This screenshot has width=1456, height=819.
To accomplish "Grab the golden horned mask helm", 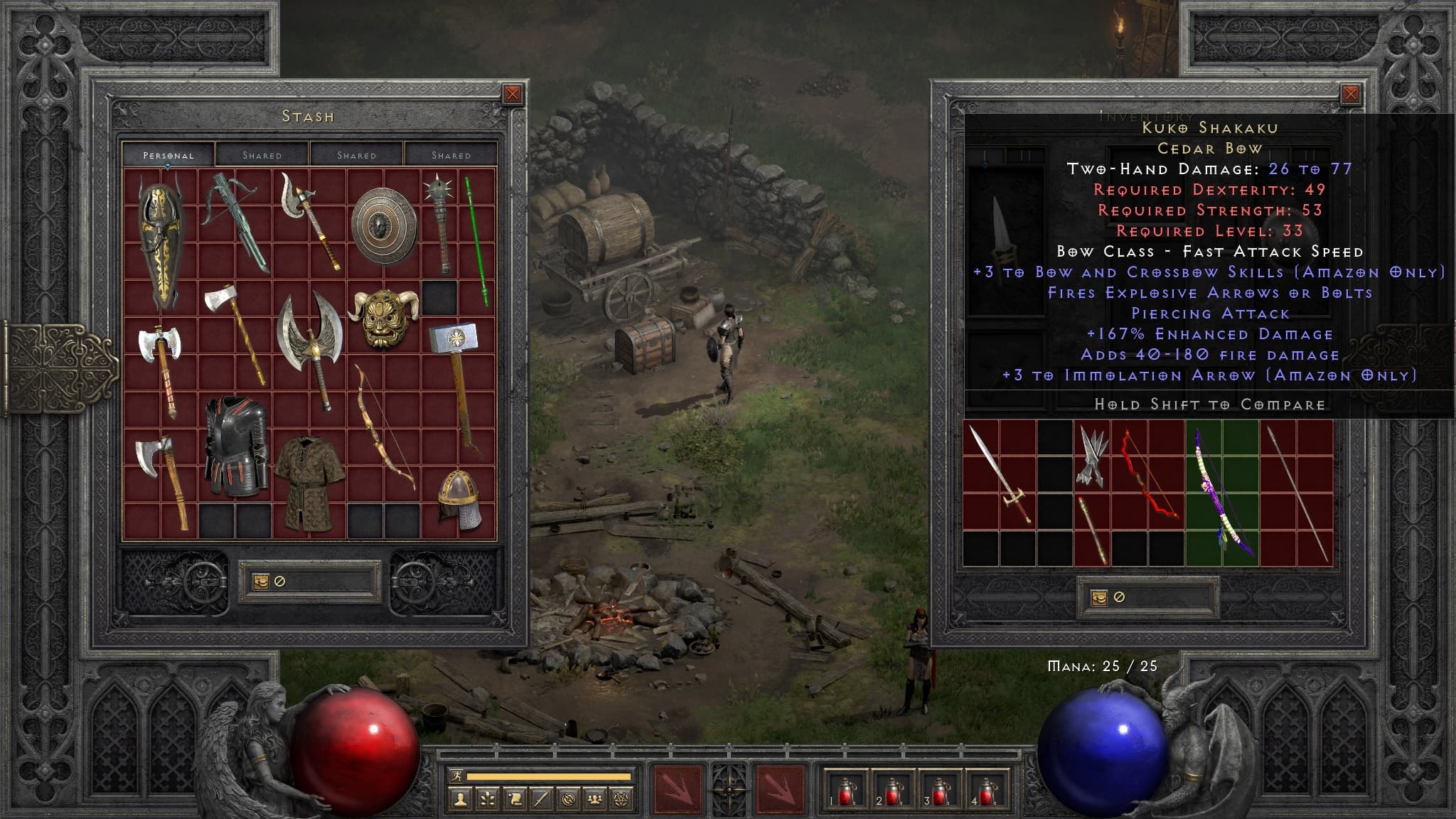I will click(384, 318).
